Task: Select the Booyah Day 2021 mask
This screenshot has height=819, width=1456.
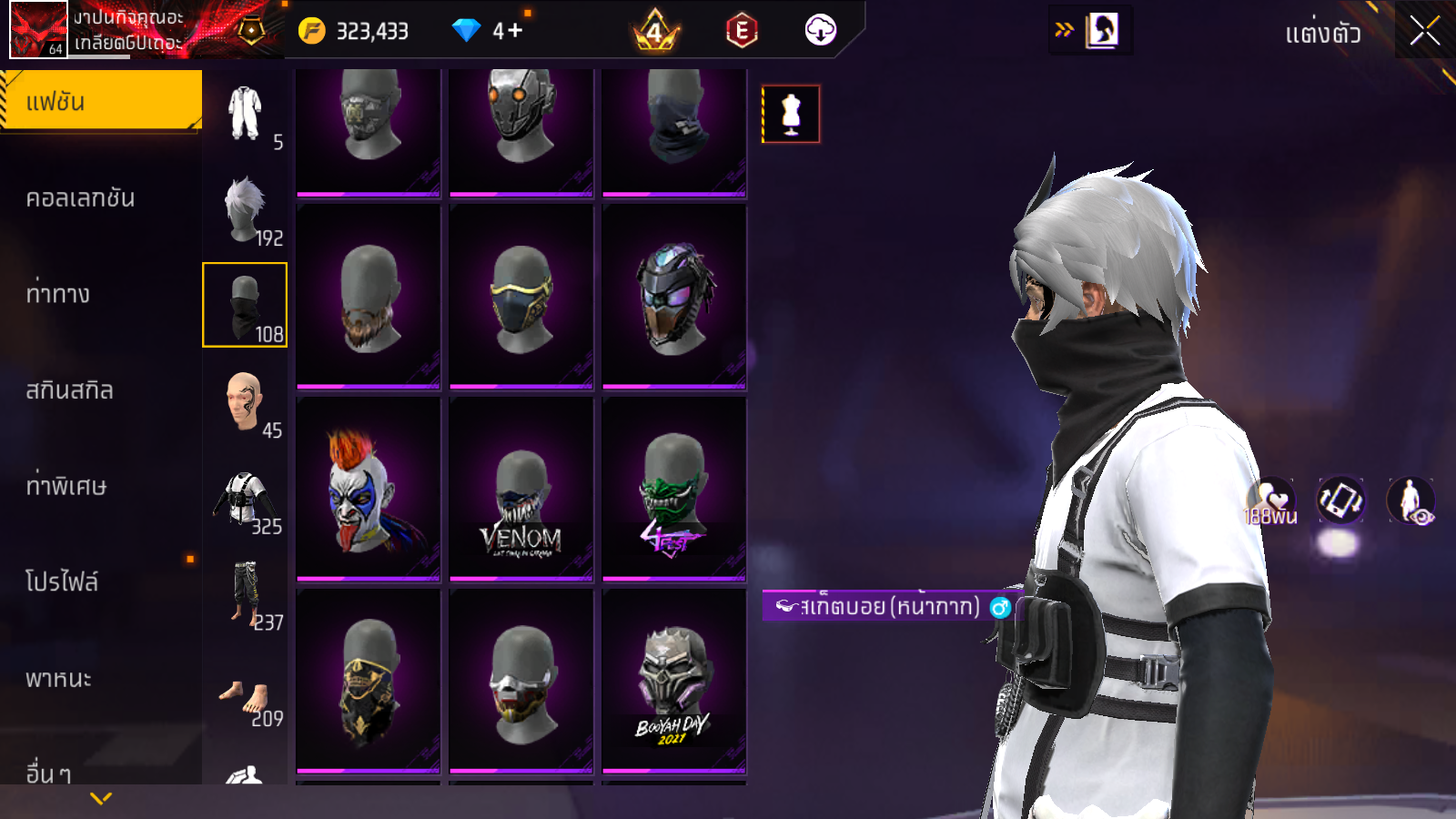Action: 674,682
